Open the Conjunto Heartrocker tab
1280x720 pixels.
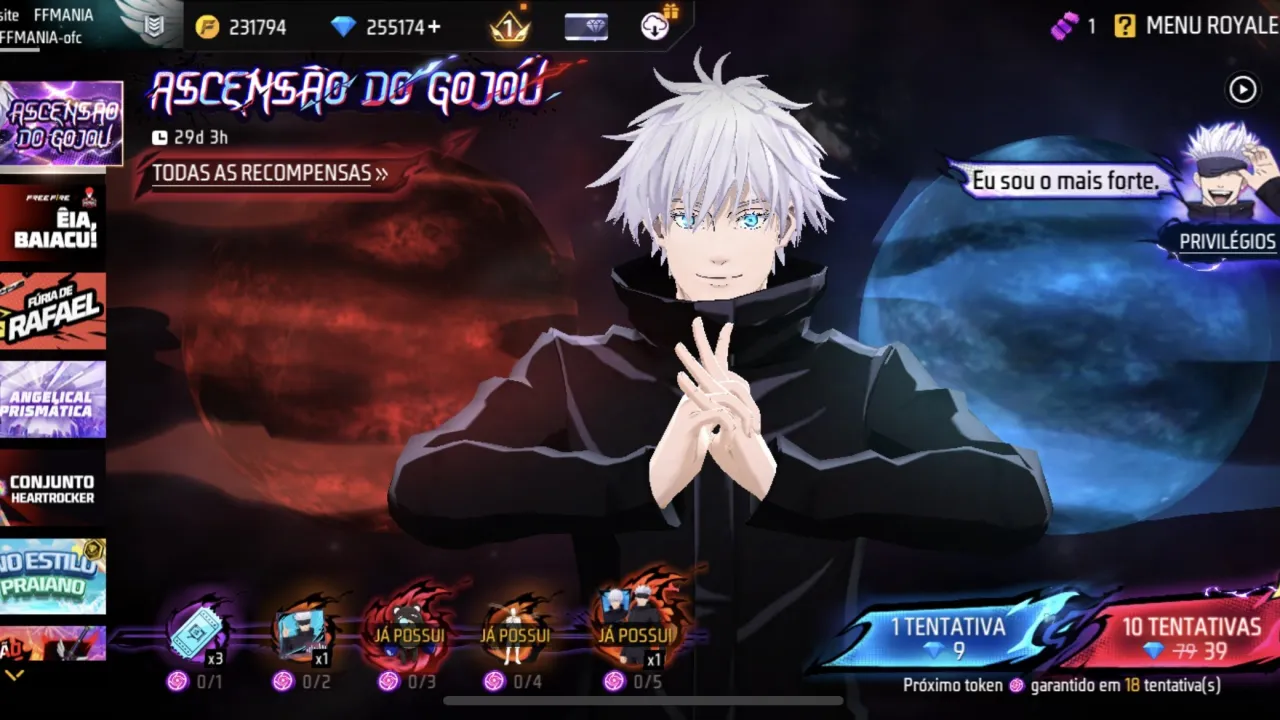coord(54,489)
